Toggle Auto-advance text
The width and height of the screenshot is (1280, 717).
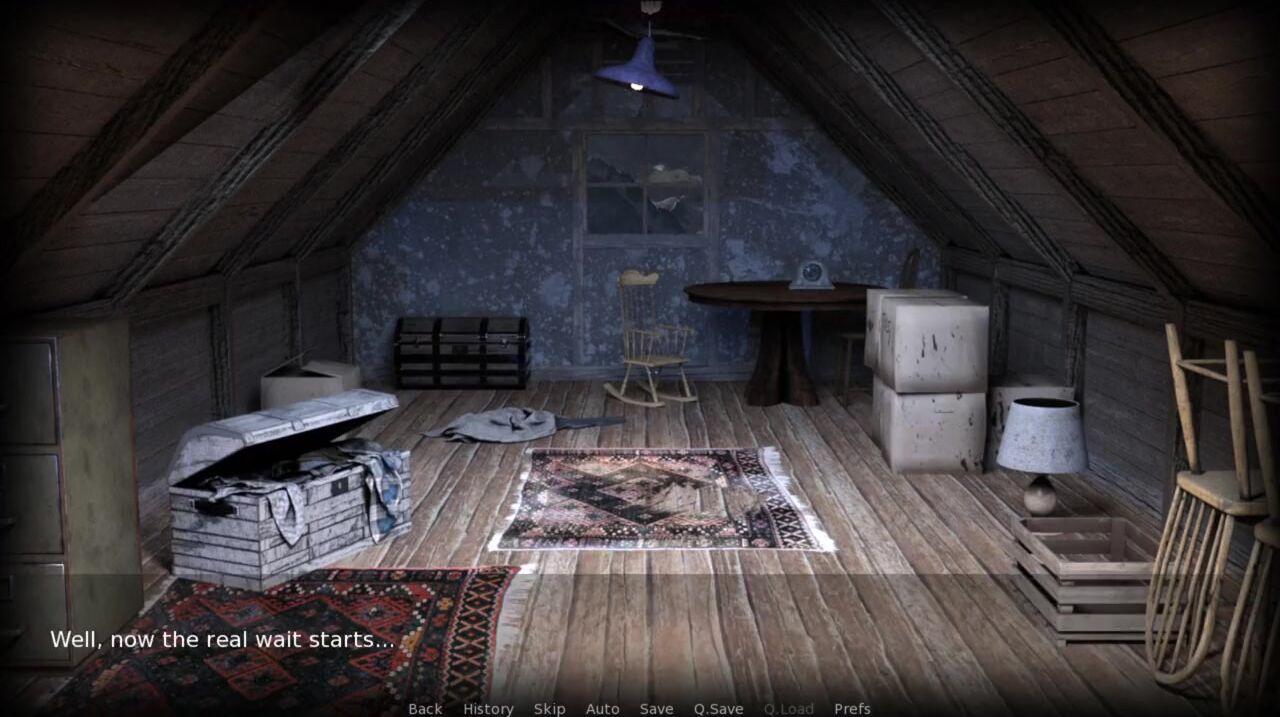[602, 708]
